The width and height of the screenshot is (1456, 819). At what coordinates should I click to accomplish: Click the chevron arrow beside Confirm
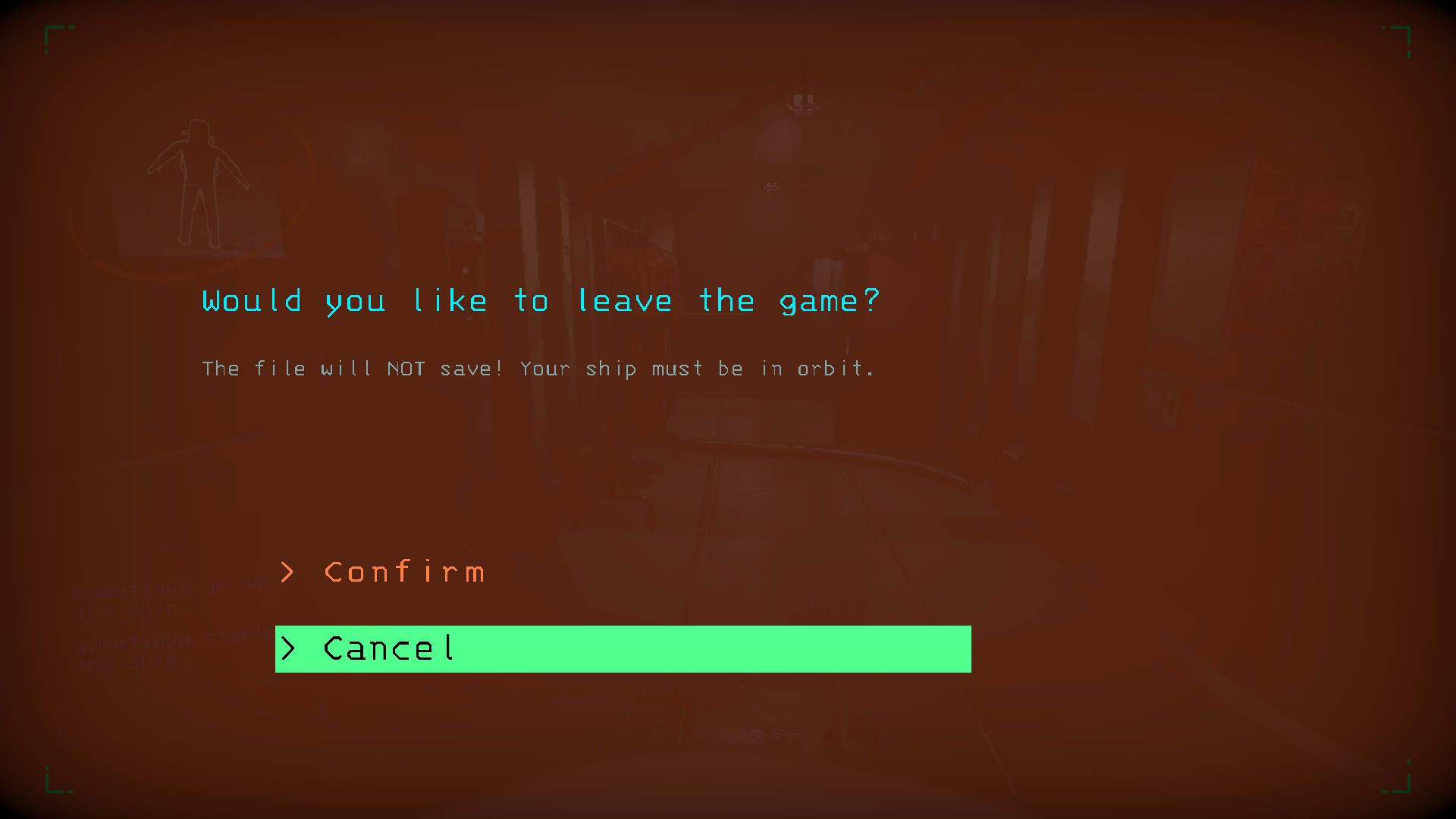click(x=289, y=573)
